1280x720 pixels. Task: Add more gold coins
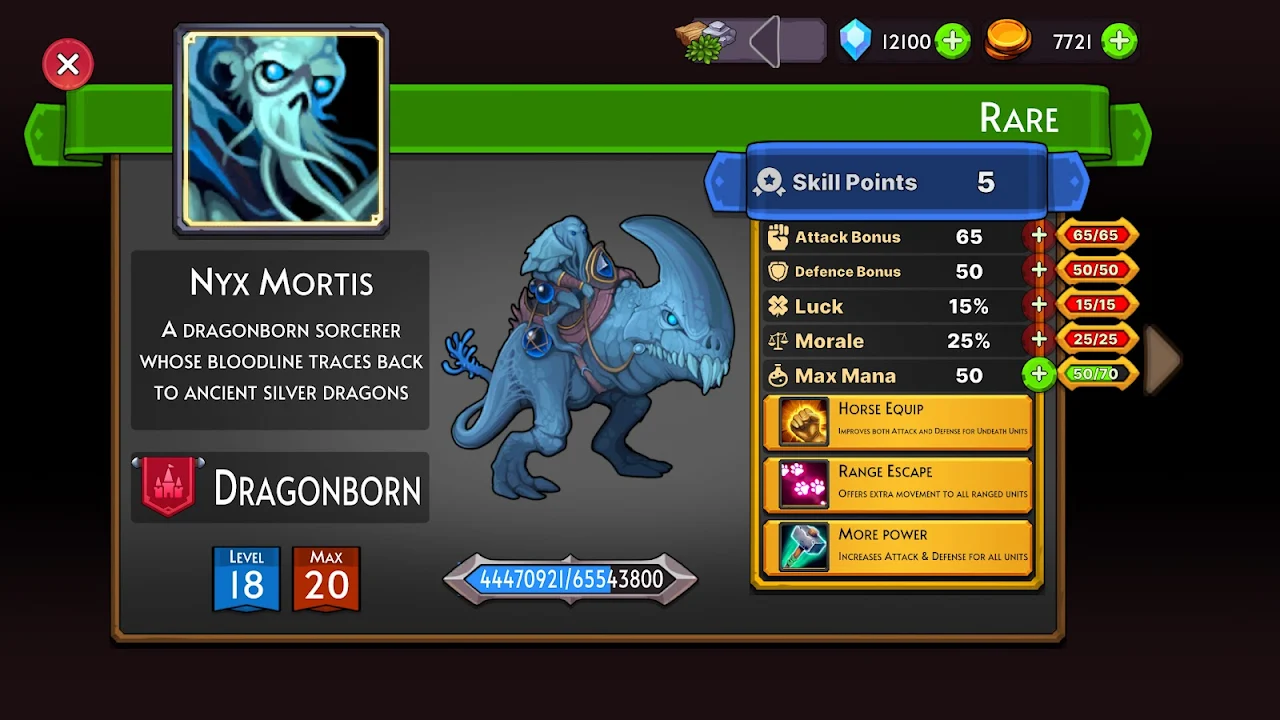[1119, 42]
